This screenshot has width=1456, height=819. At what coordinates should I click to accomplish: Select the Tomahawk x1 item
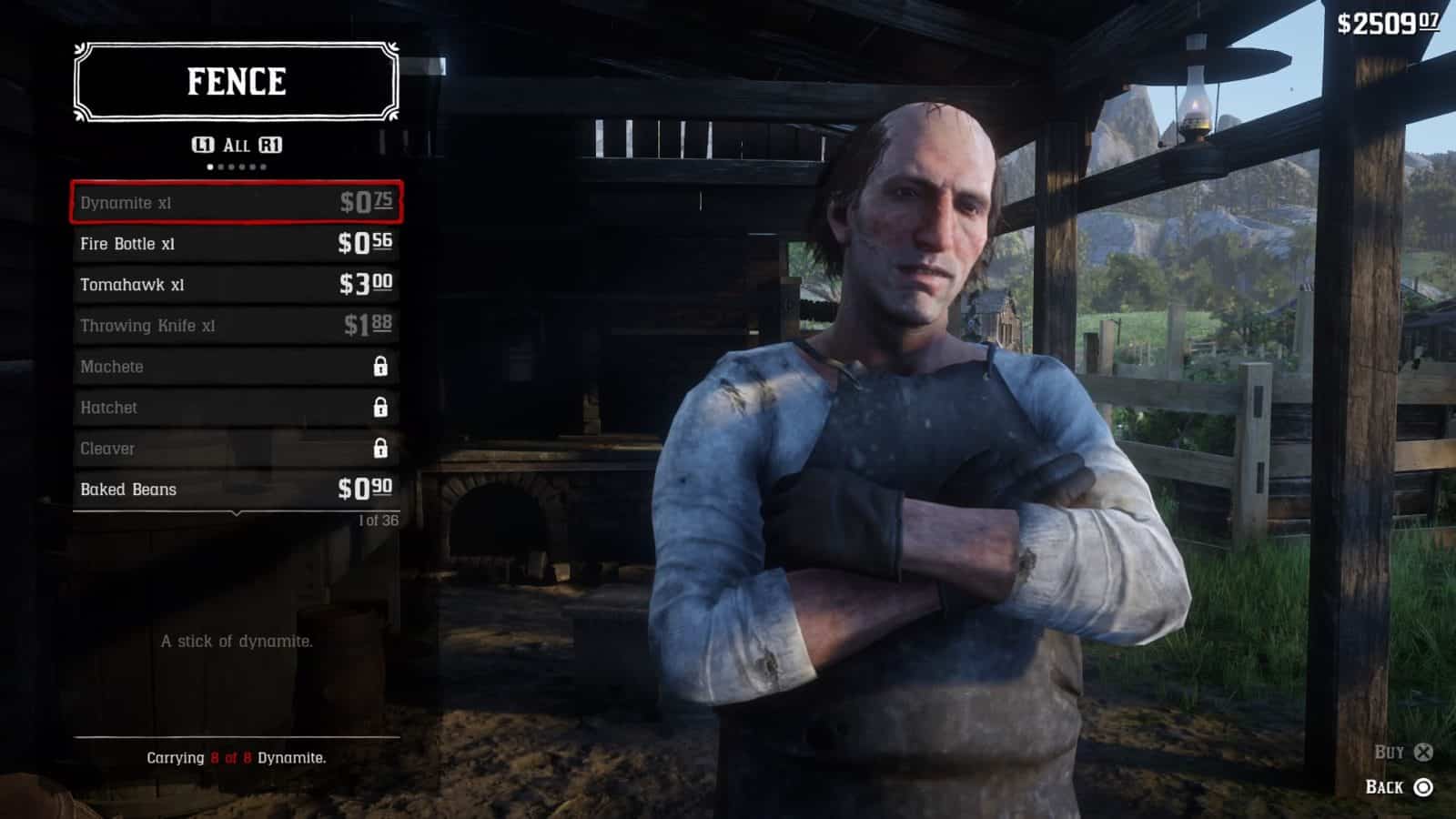click(x=237, y=284)
